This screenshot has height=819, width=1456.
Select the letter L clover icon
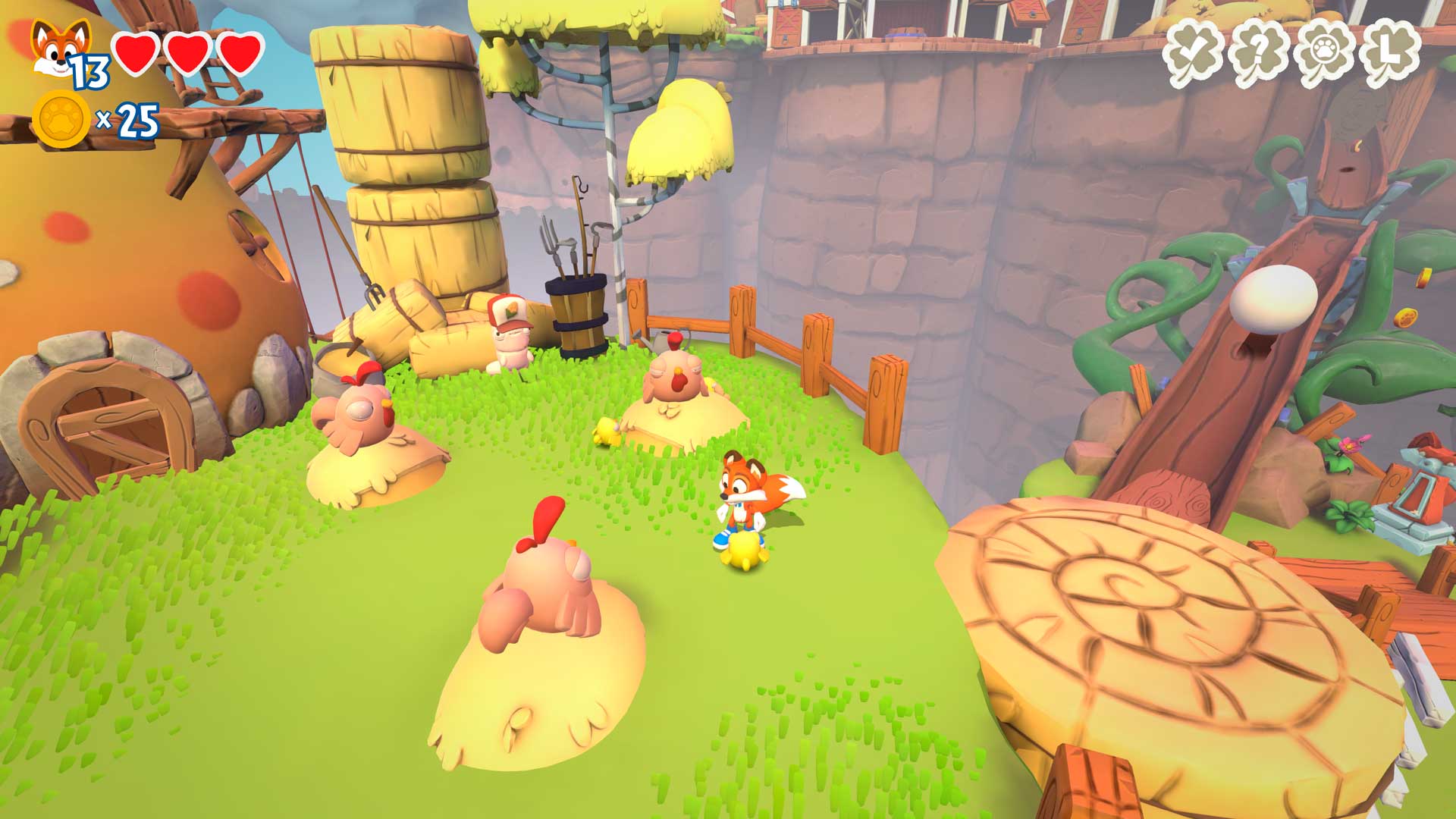pos(1389,53)
